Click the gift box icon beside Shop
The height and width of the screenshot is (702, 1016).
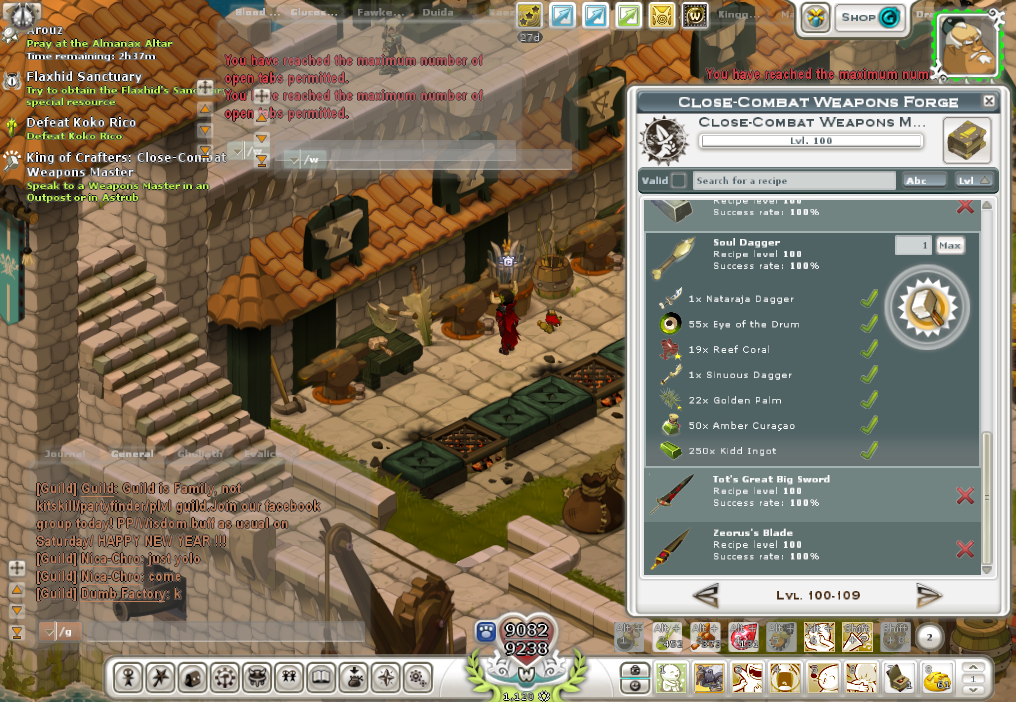point(816,17)
